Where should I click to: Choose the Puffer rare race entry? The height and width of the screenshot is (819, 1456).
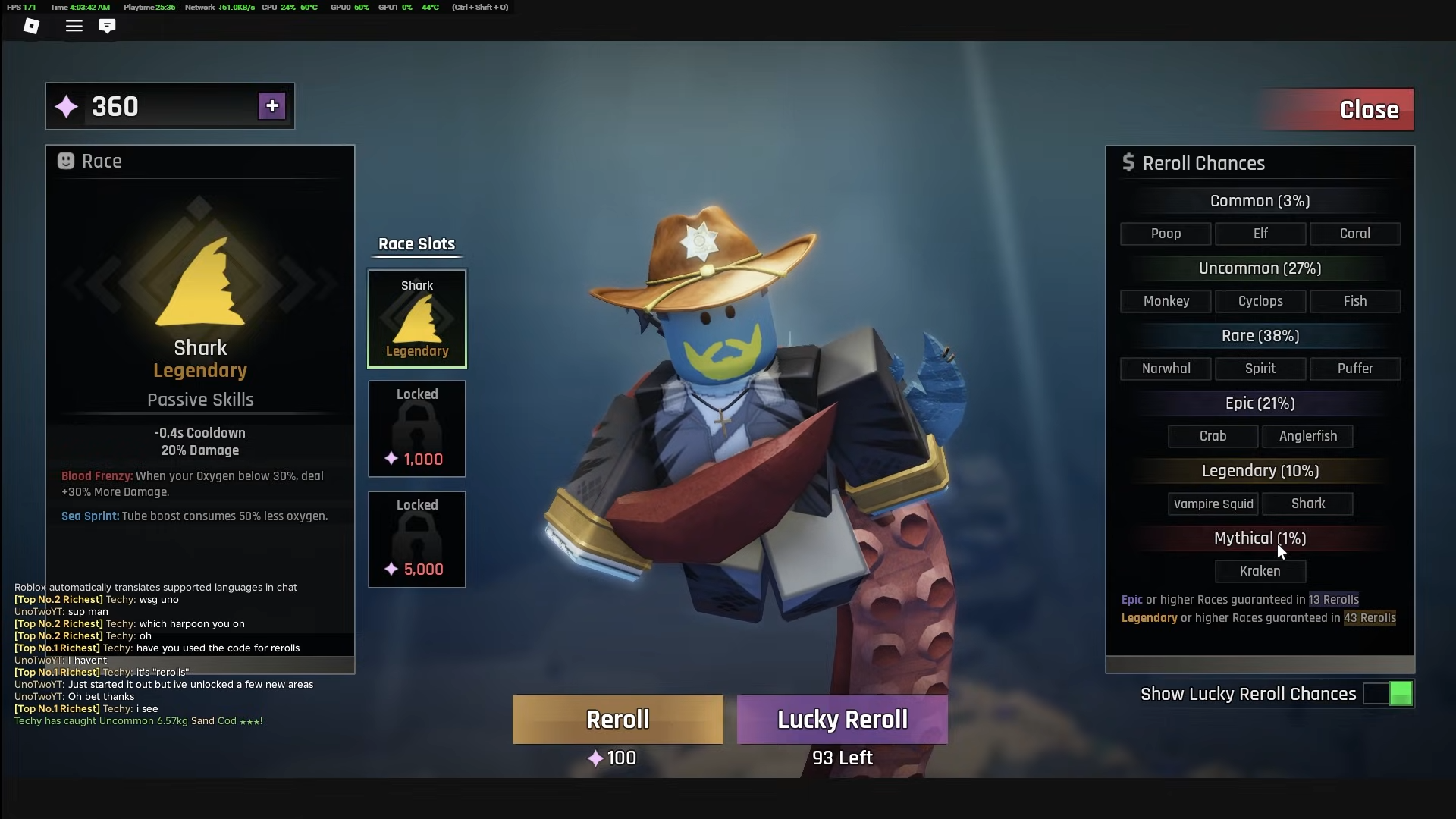(x=1354, y=369)
